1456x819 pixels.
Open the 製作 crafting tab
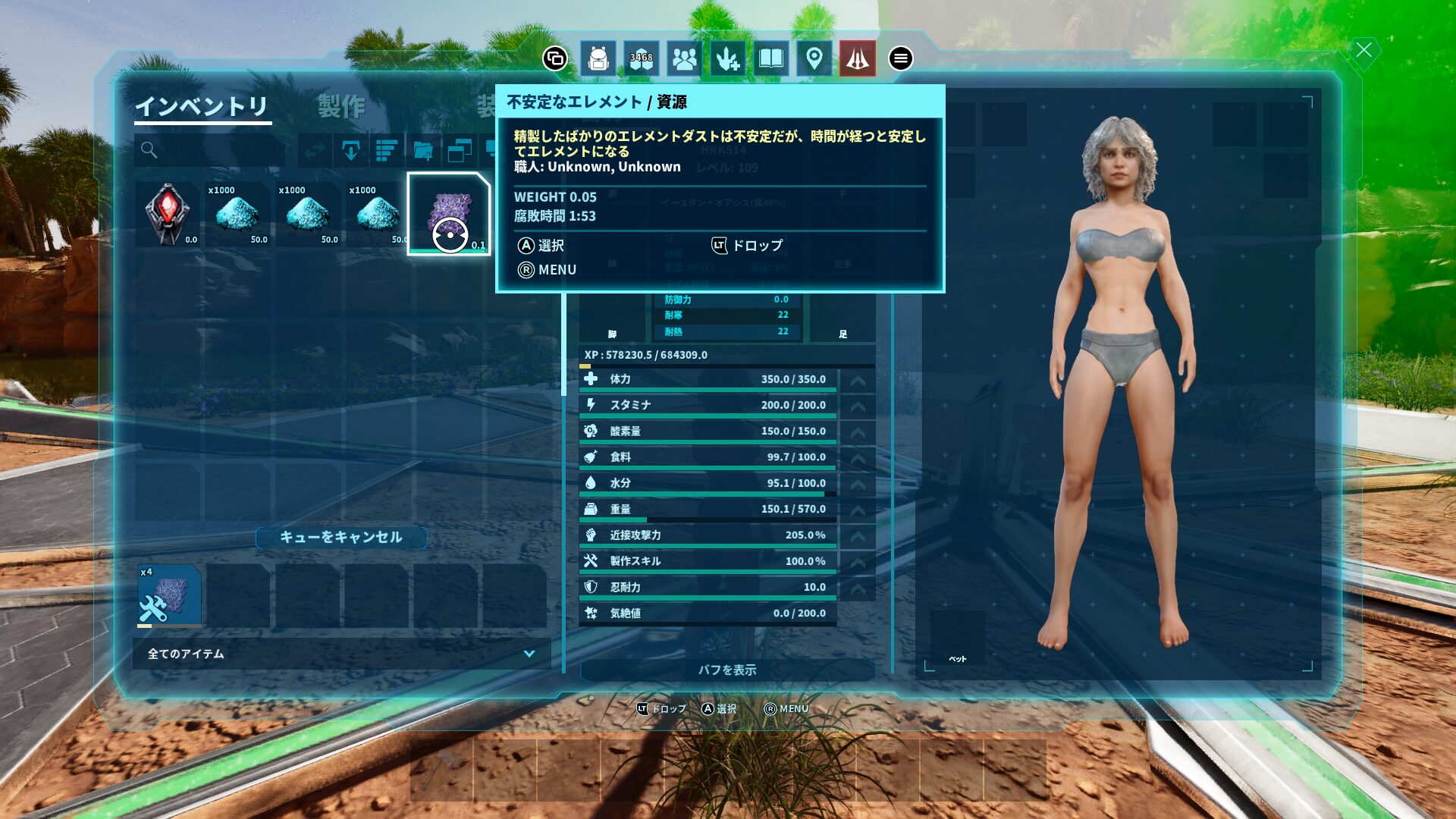[341, 106]
